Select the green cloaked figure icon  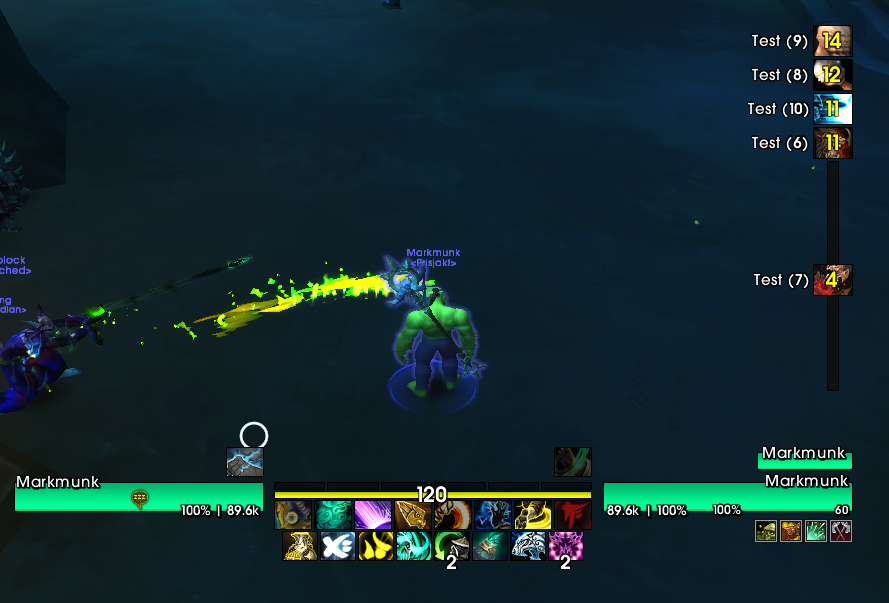[573, 462]
